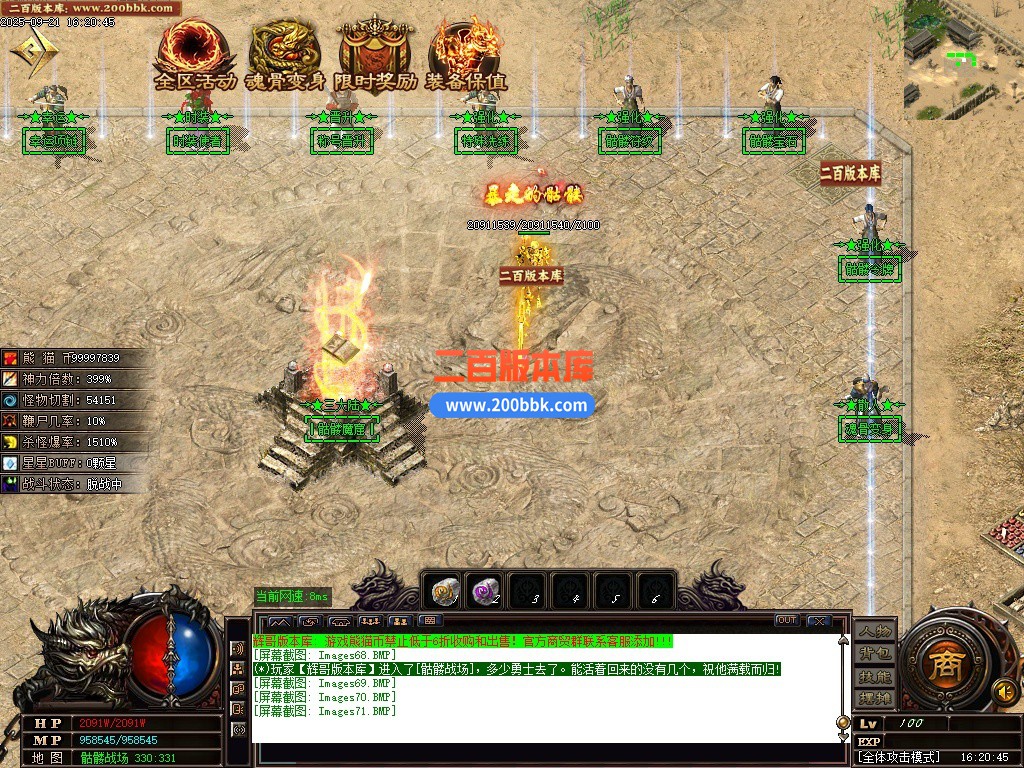Open the 魂骨变身 dragon icon
The height and width of the screenshot is (768, 1024).
click(x=285, y=56)
